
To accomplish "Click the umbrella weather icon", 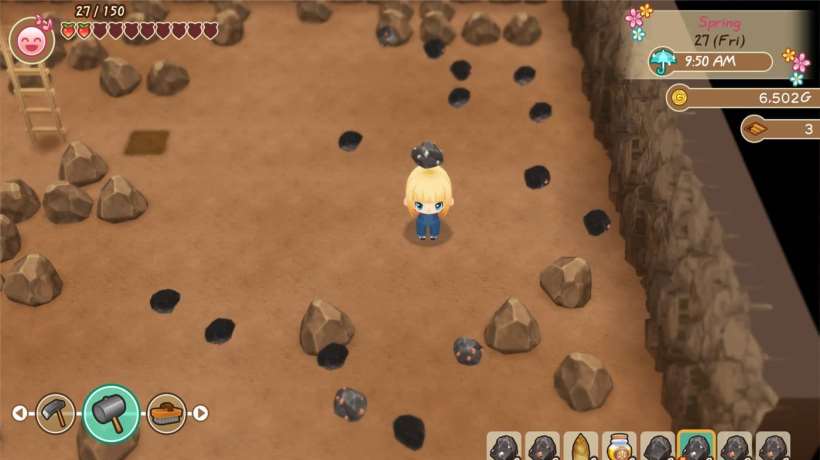I will (x=662, y=61).
